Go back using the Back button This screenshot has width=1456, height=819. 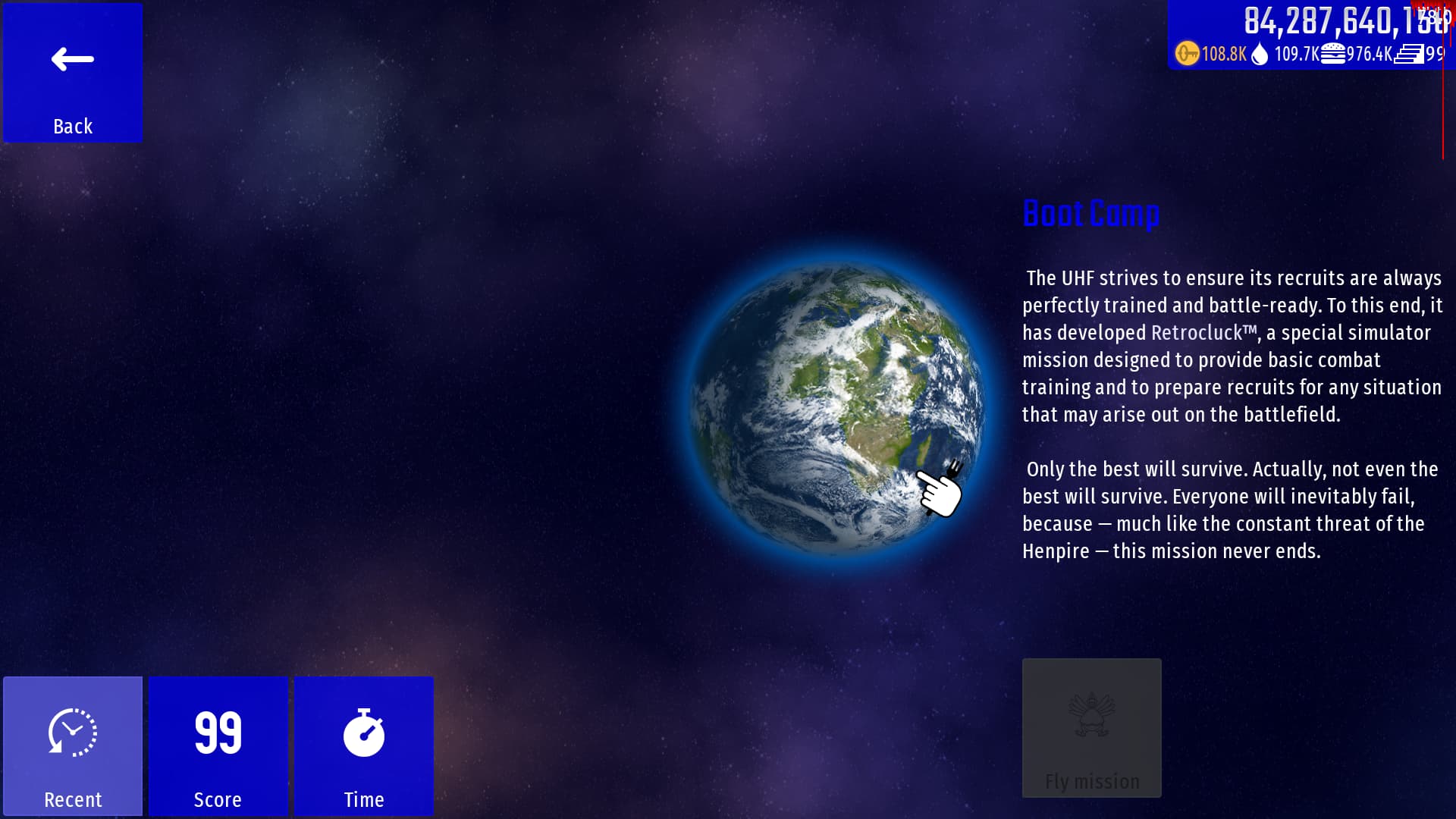[73, 73]
